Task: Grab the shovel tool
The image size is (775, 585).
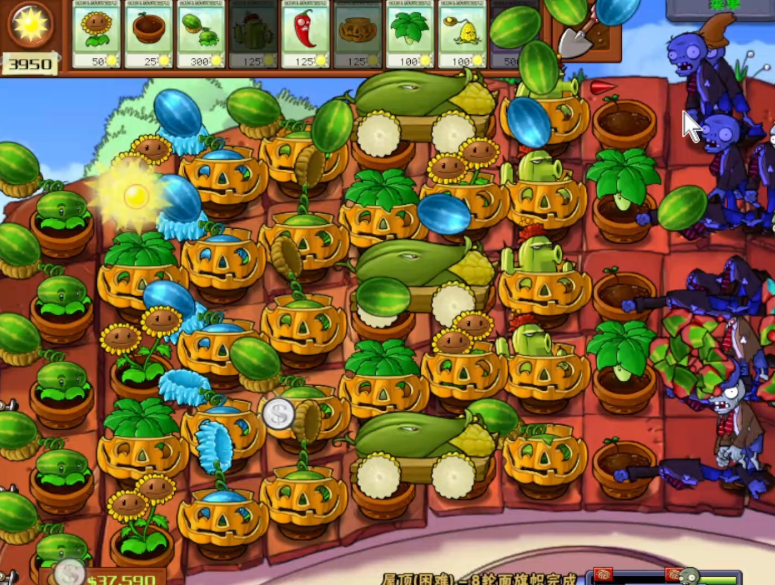Action: [578, 34]
